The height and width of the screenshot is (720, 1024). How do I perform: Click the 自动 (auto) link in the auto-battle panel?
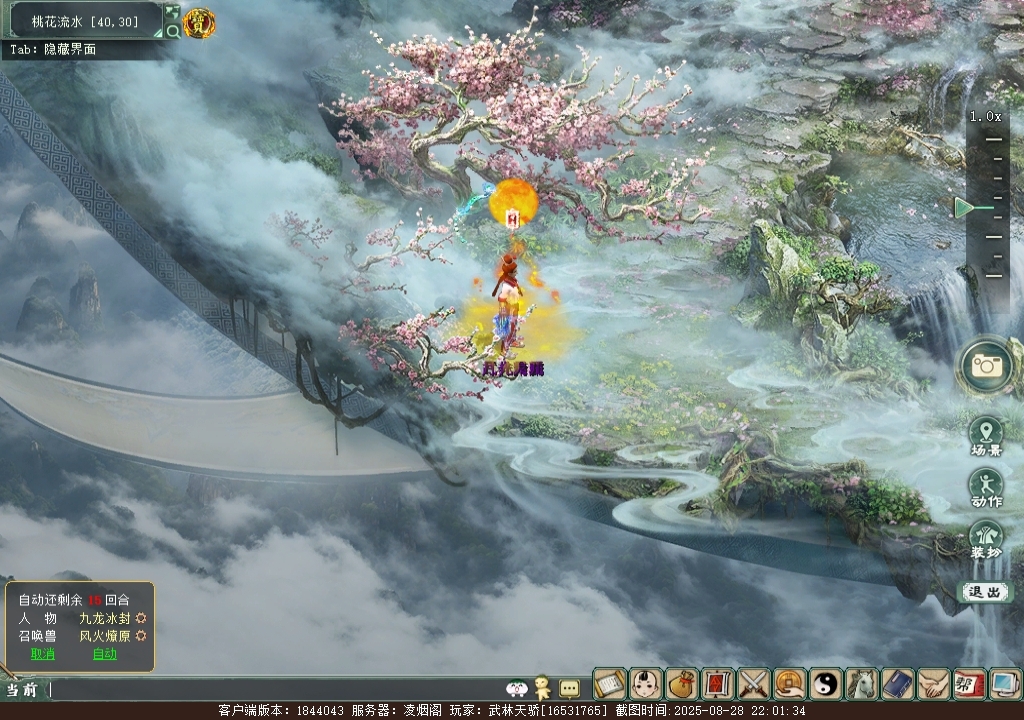[x=104, y=654]
